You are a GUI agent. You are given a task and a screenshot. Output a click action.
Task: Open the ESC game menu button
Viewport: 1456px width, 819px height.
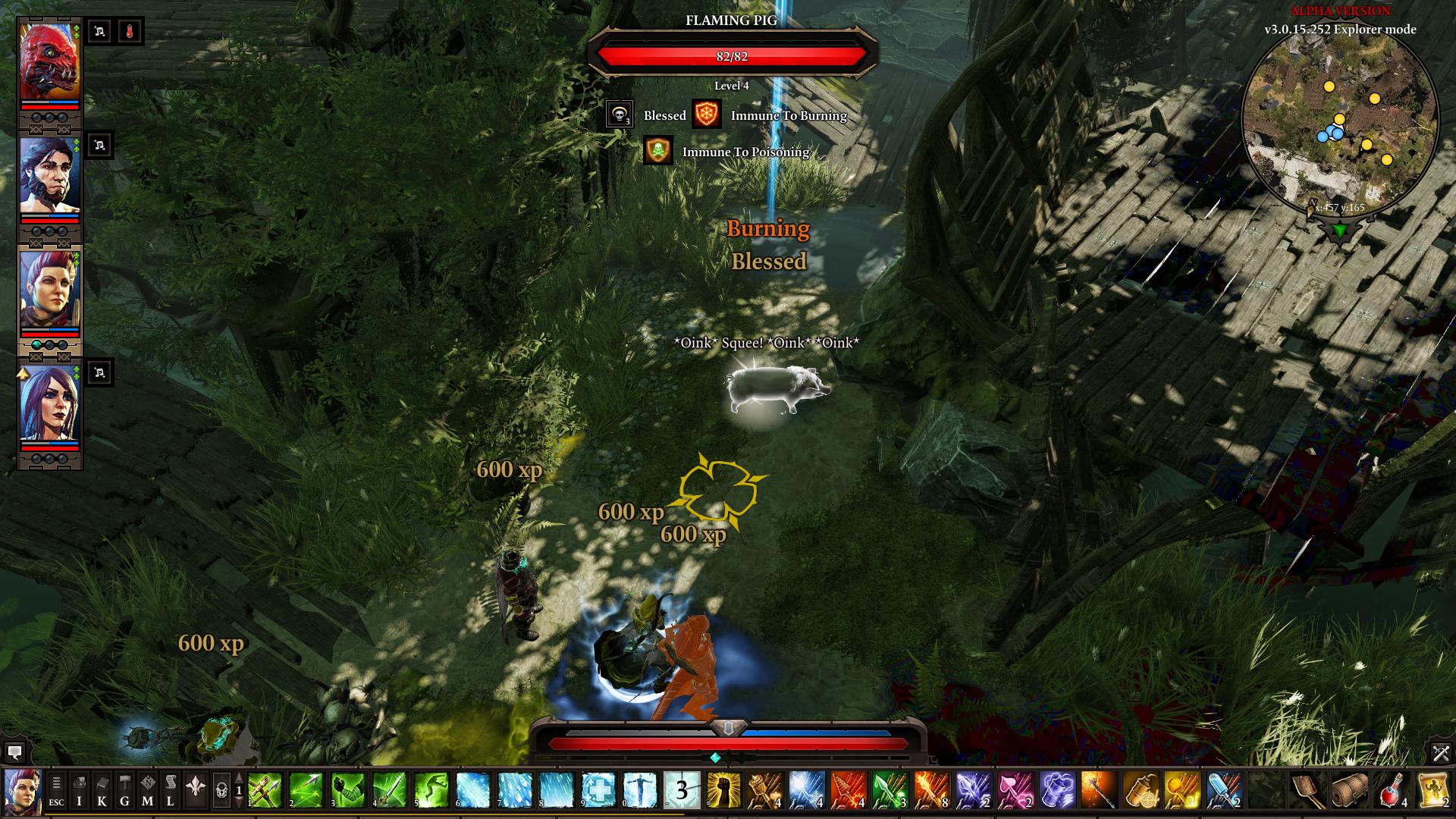[57, 790]
